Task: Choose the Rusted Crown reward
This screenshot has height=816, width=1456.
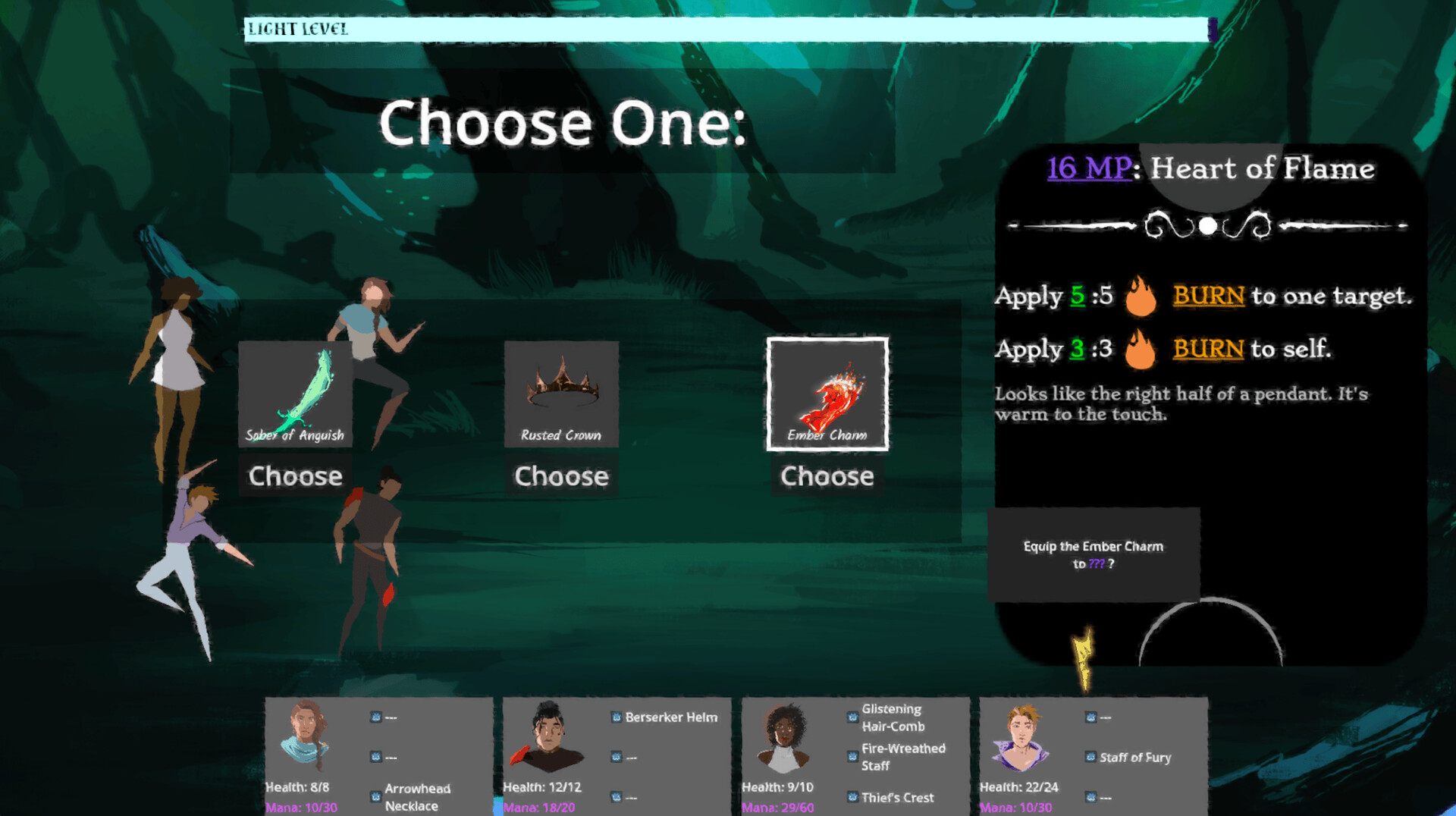Action: pyautogui.click(x=561, y=476)
